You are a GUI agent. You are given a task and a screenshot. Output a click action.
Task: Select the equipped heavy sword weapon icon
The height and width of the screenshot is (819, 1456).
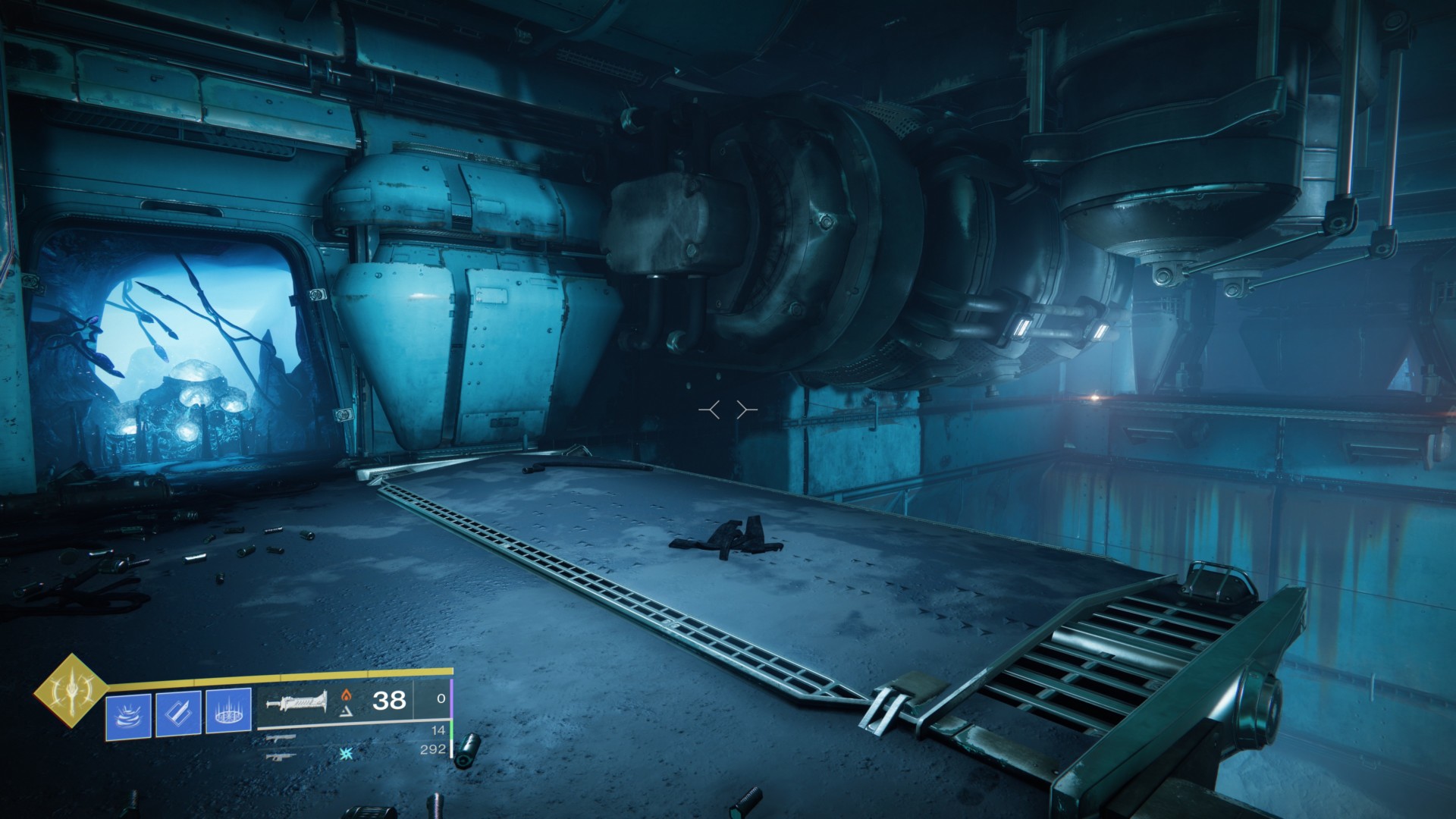tap(297, 702)
